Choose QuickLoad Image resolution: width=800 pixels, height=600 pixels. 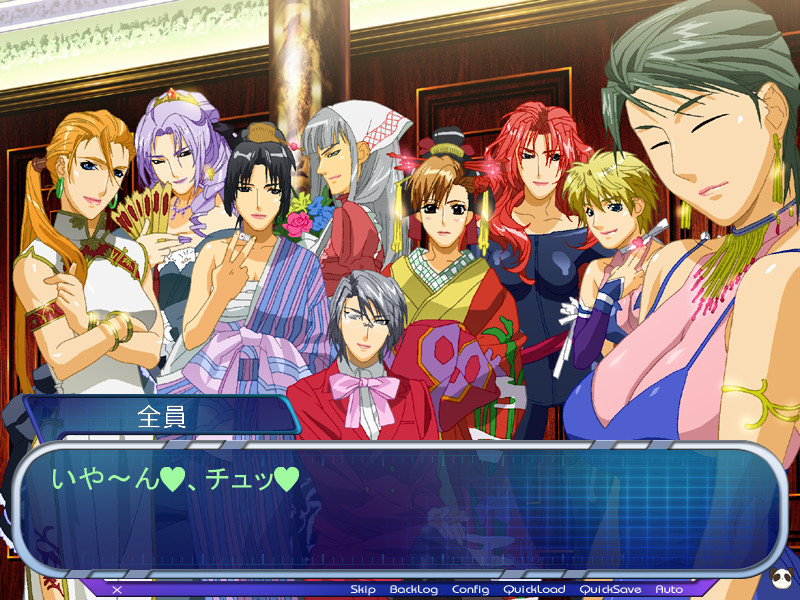pyautogui.click(x=533, y=590)
